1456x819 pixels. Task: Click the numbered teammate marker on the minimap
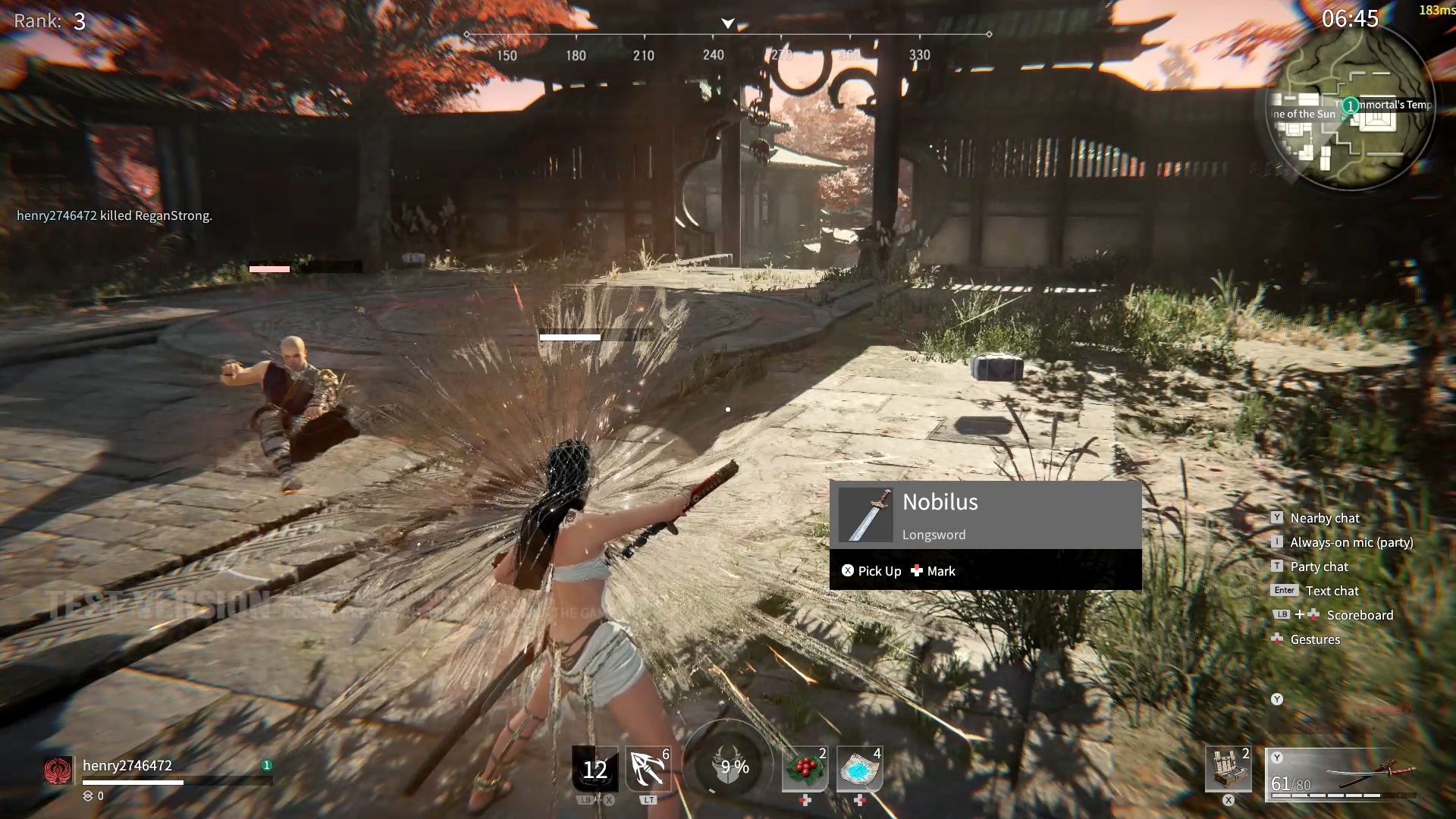(x=1351, y=106)
